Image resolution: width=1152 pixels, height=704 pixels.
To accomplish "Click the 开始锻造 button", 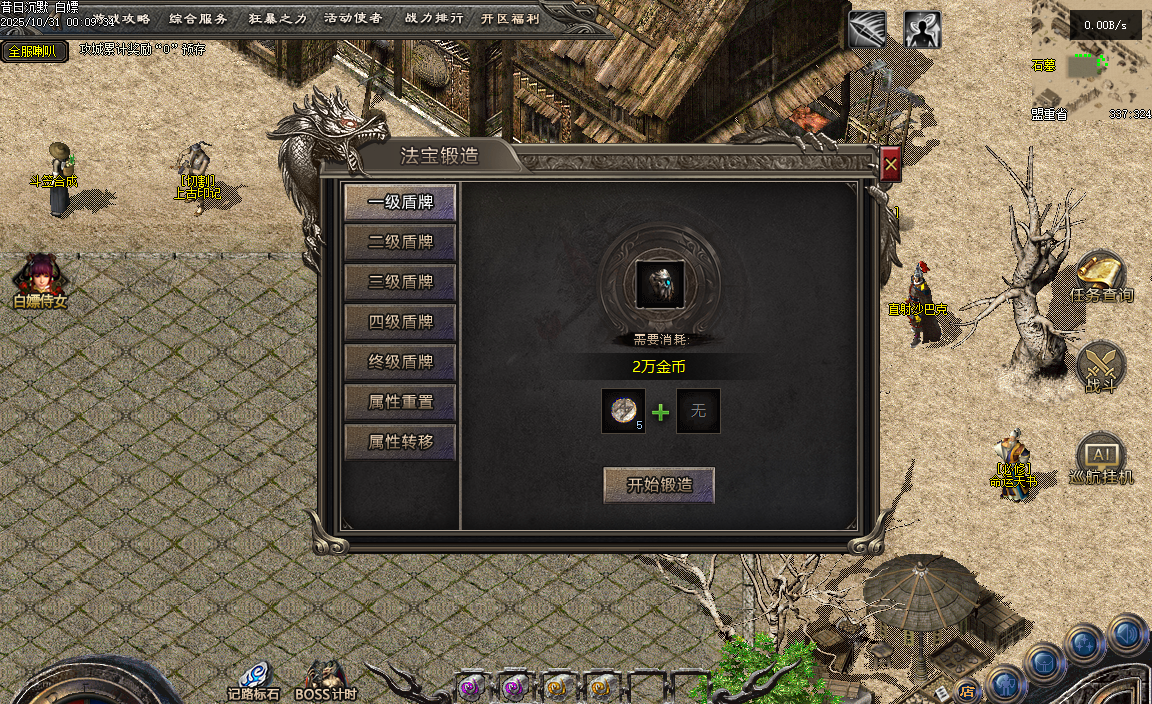I will (659, 485).
